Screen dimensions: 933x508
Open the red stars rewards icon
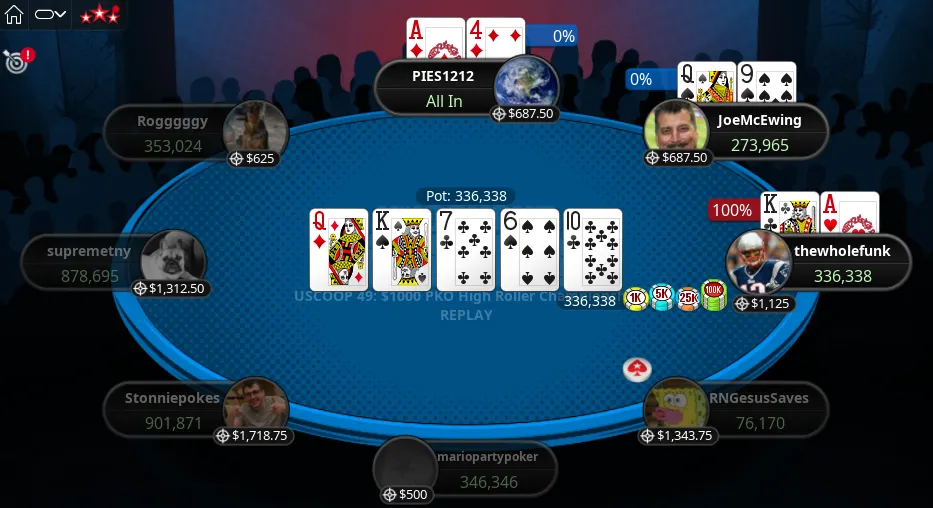[x=100, y=15]
